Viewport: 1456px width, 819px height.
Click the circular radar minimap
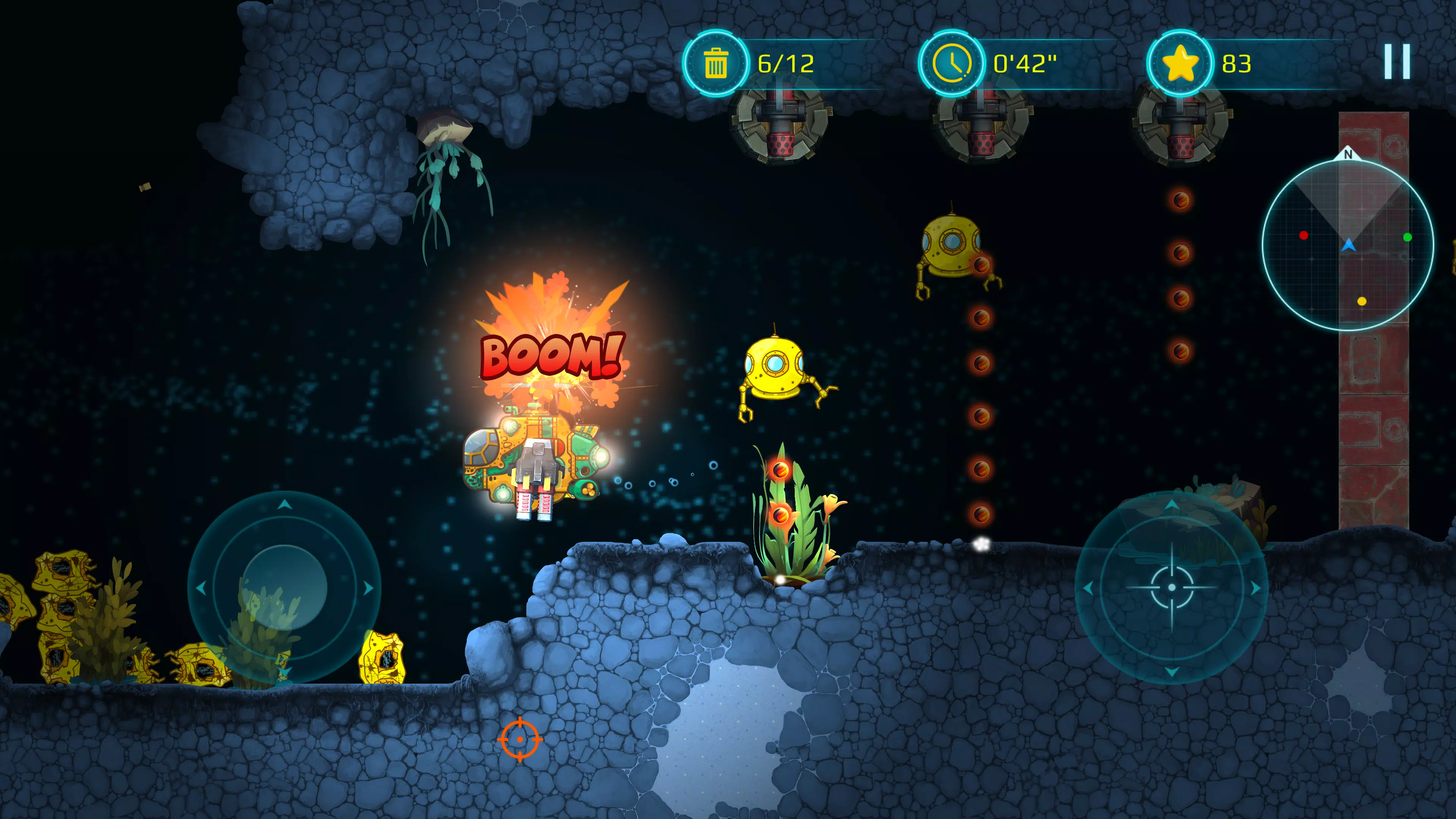[x=1348, y=245]
